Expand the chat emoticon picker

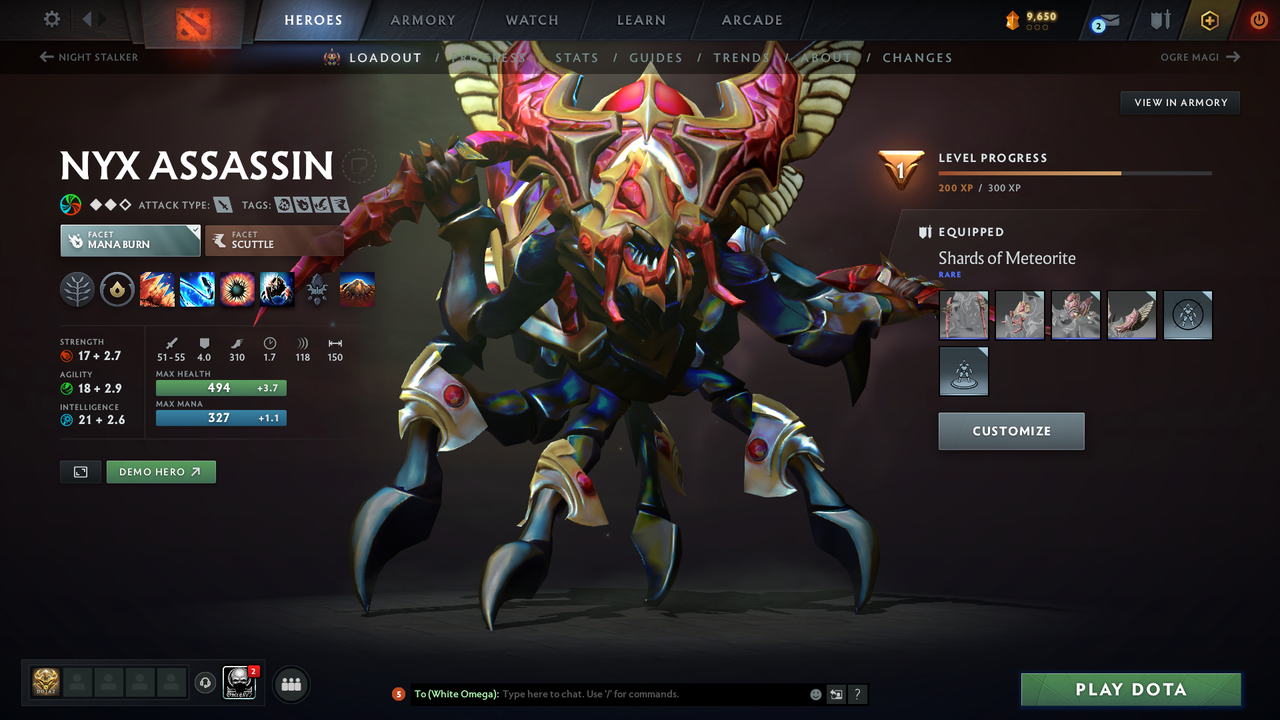815,694
